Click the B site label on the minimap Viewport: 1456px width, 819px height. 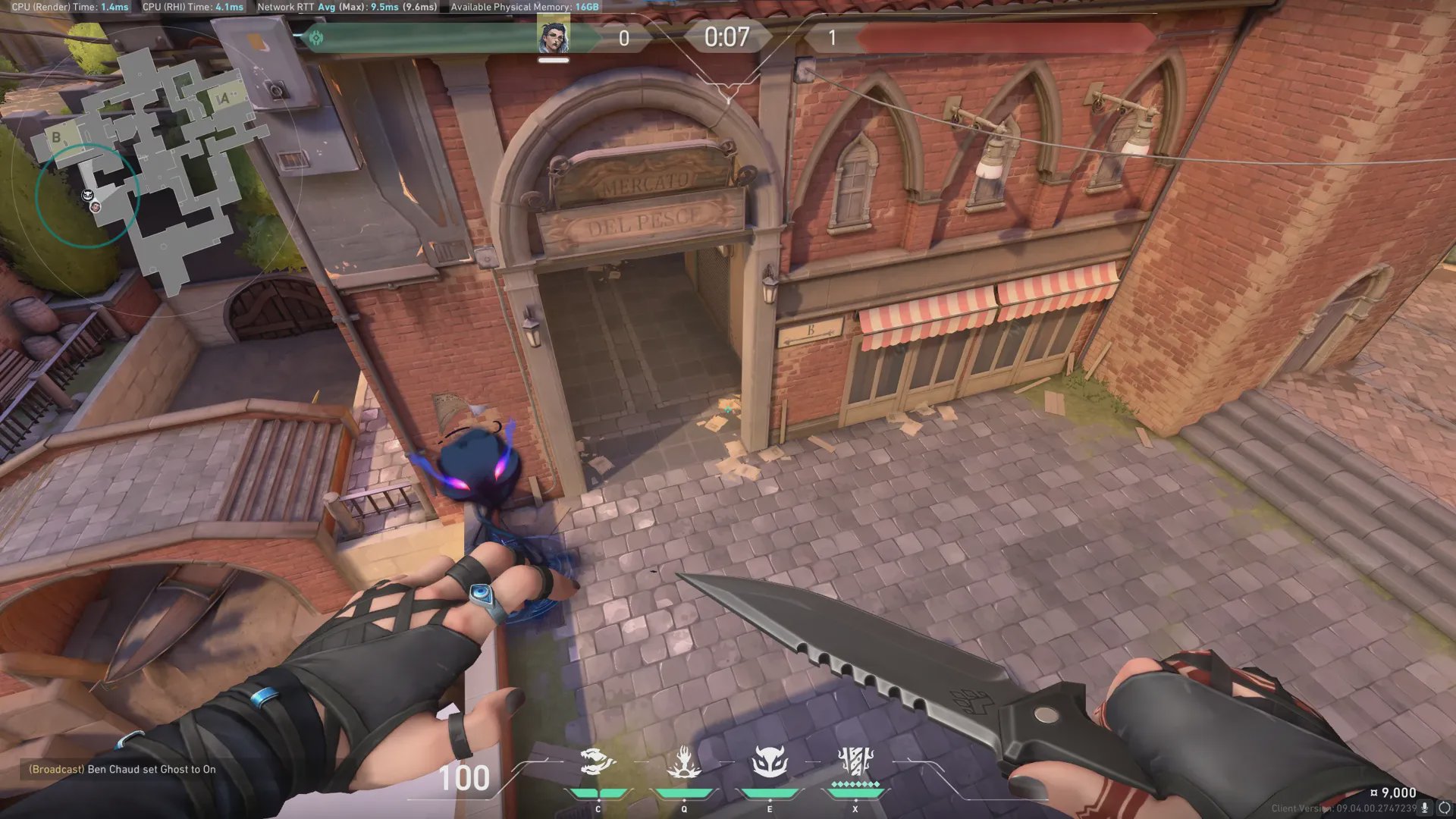(56, 137)
